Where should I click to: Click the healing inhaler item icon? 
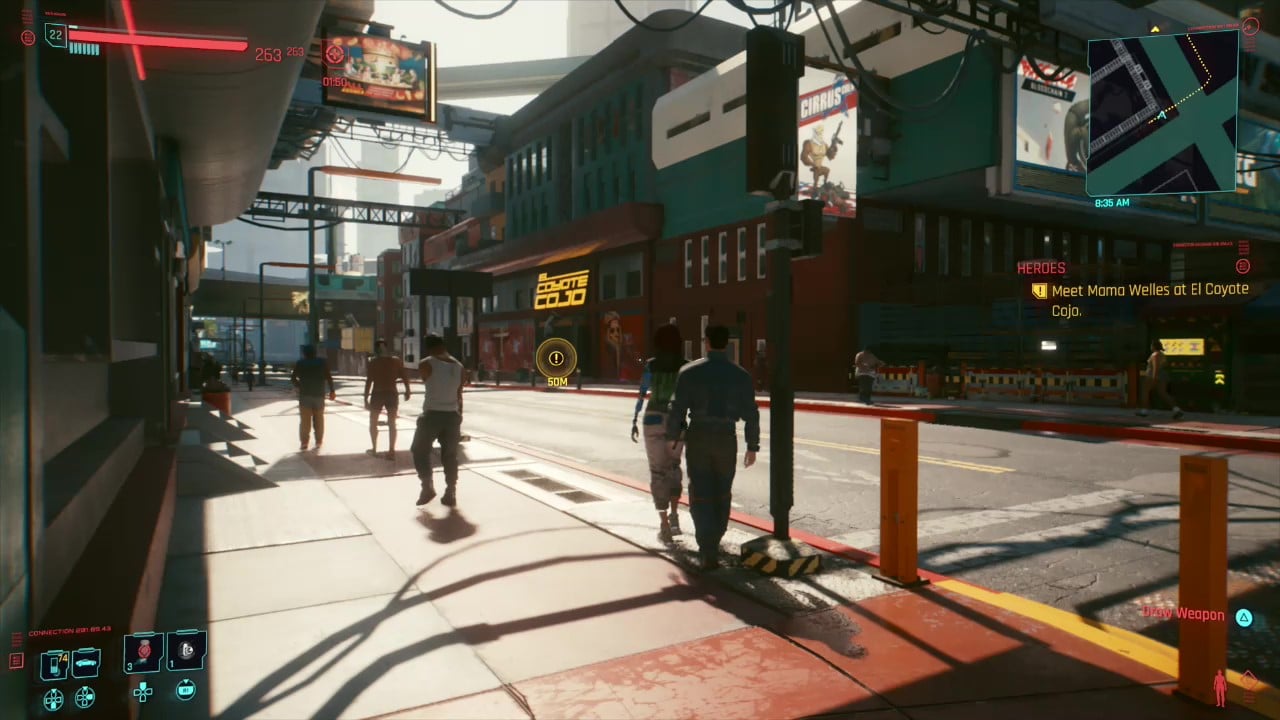[x=185, y=652]
